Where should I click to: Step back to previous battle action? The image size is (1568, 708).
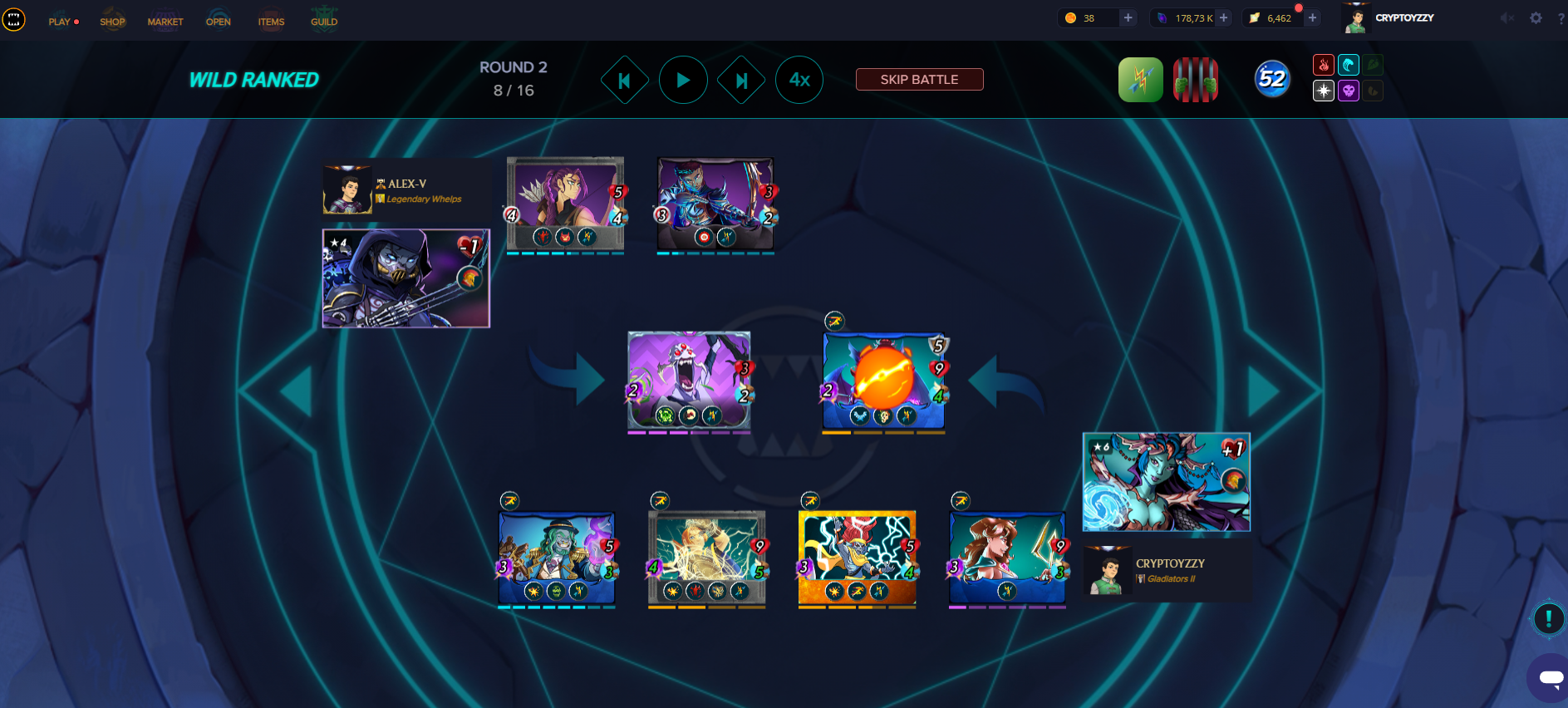[624, 80]
